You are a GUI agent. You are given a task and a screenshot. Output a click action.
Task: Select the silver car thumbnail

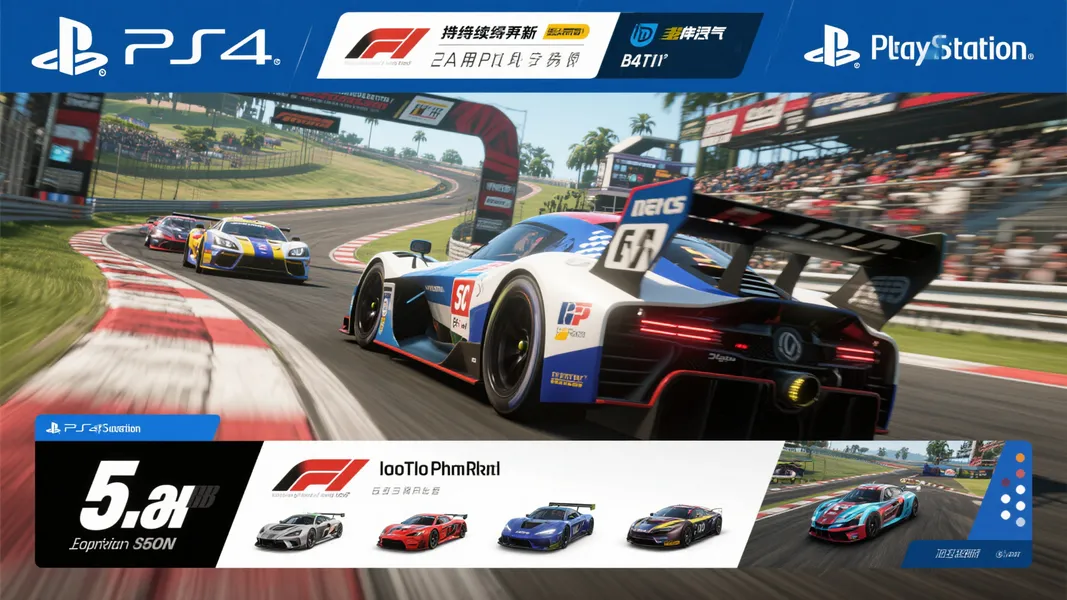(x=299, y=530)
